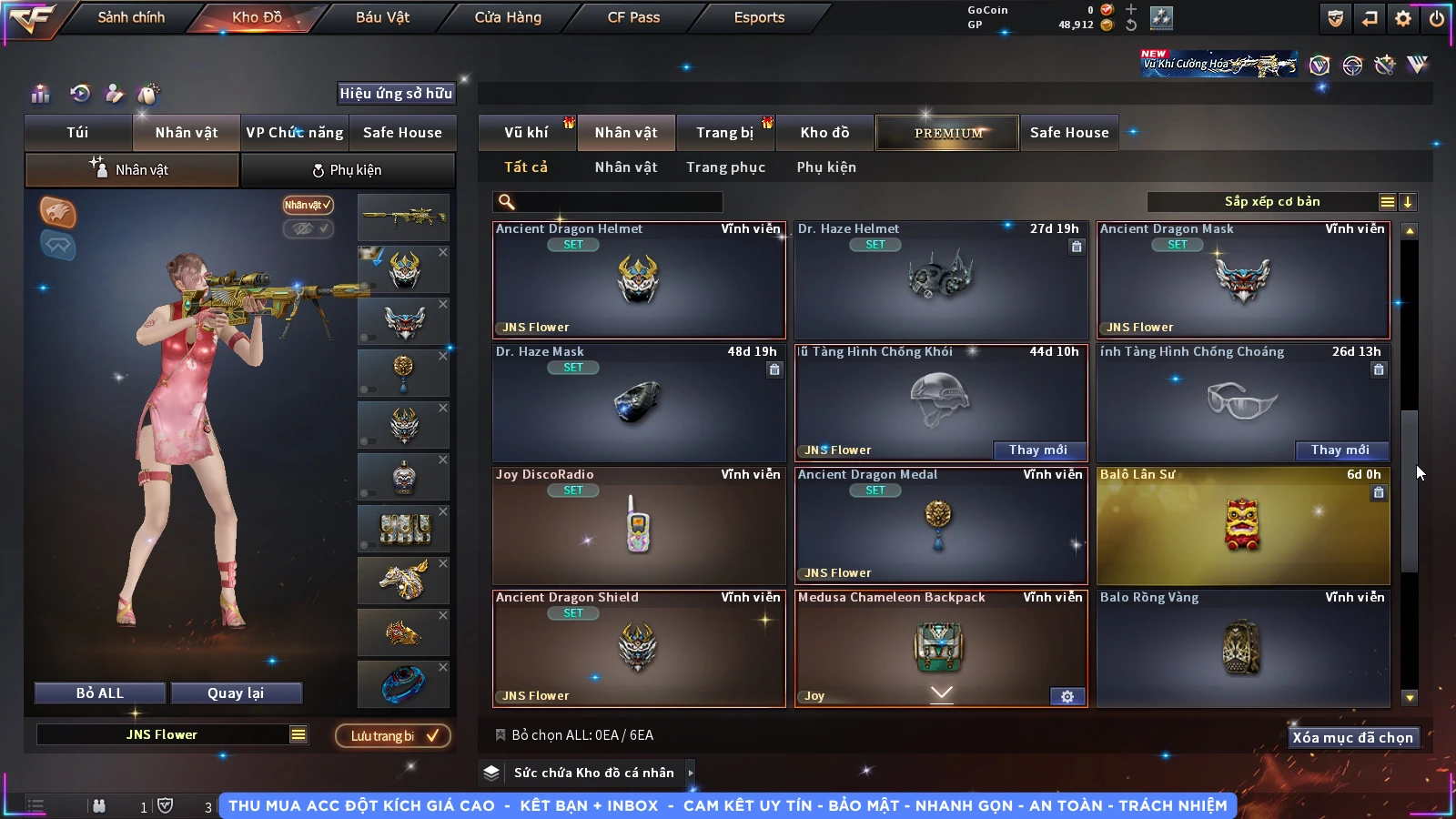Open the Sắp xếp cơ bản sort dropdown
The image size is (1456, 819).
click(x=1272, y=202)
